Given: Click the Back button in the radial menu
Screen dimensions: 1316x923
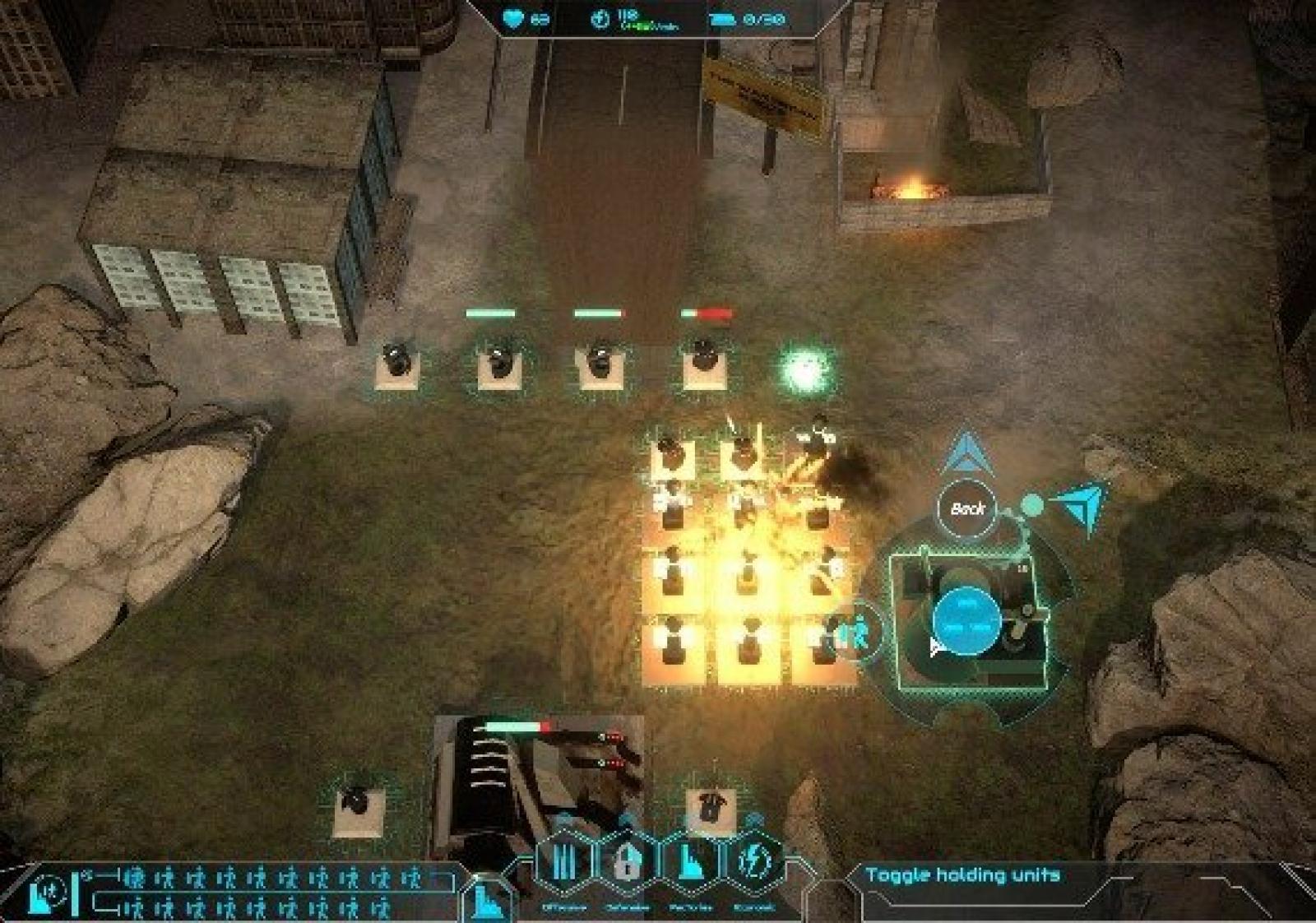Looking at the screenshot, I should pyautogui.click(x=967, y=508).
